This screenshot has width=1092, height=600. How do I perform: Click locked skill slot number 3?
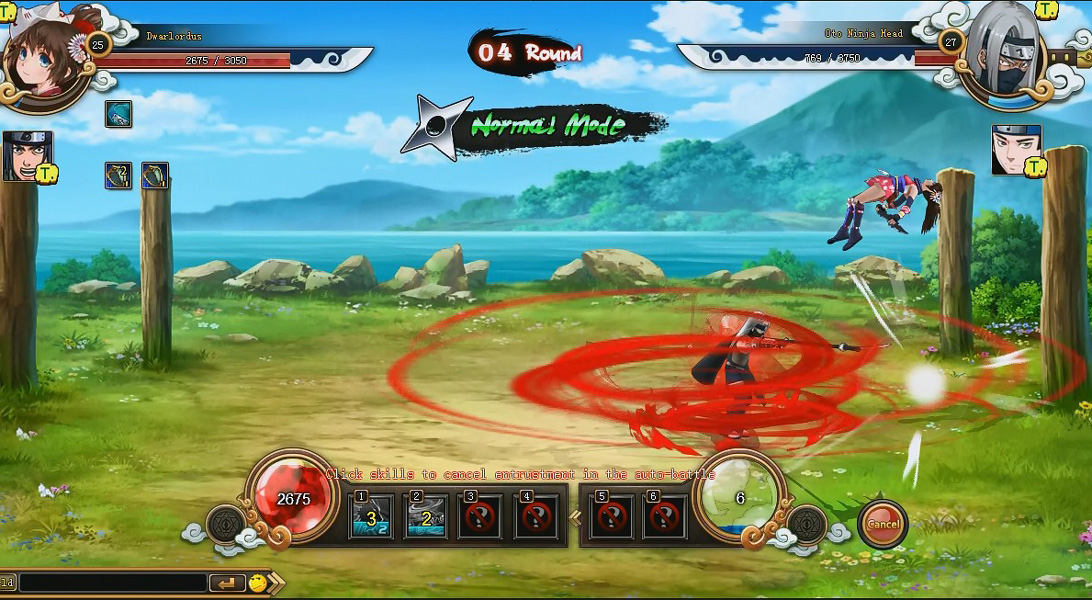tap(482, 517)
